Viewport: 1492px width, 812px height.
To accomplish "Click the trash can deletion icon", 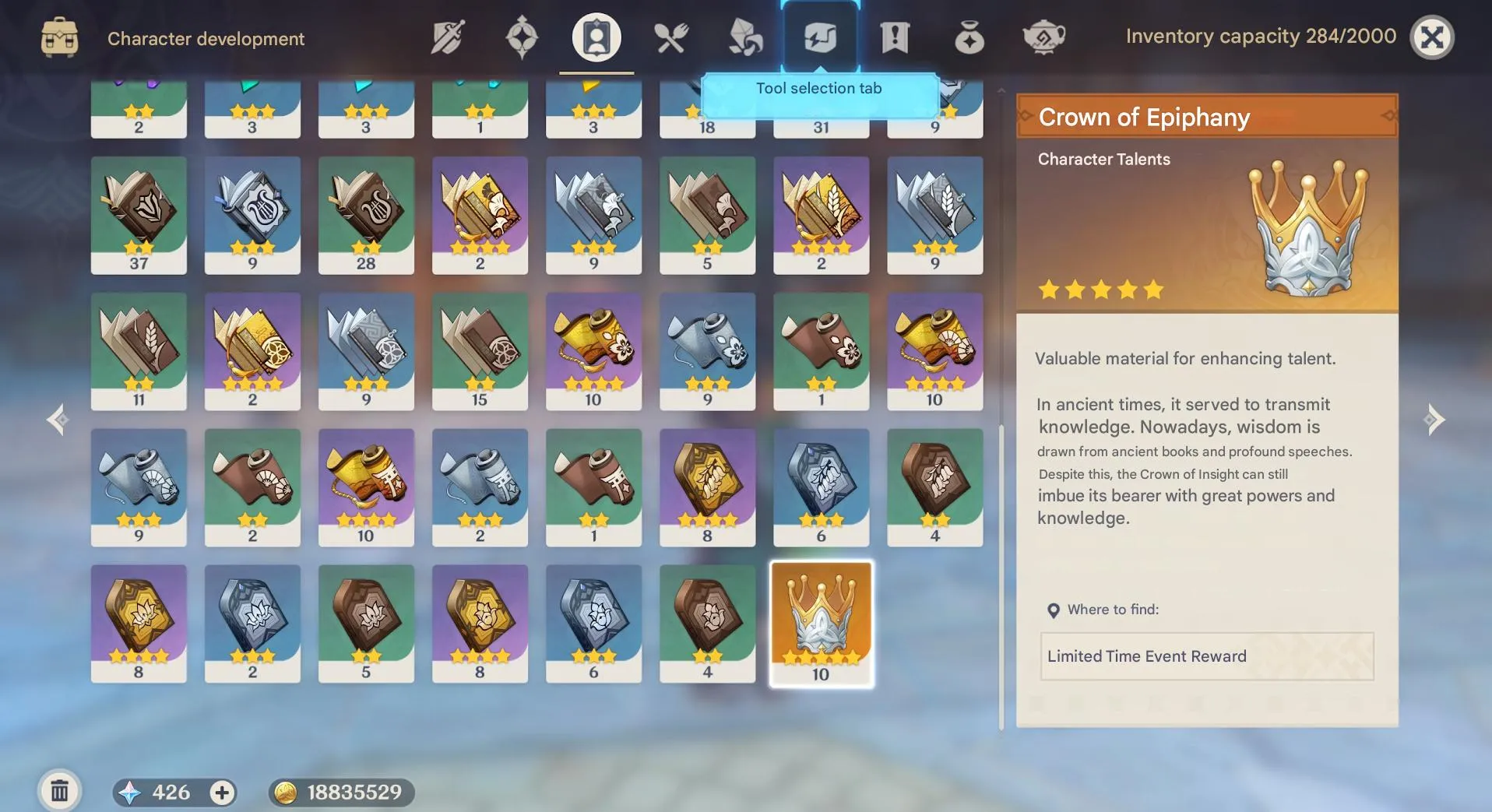I will tap(60, 790).
